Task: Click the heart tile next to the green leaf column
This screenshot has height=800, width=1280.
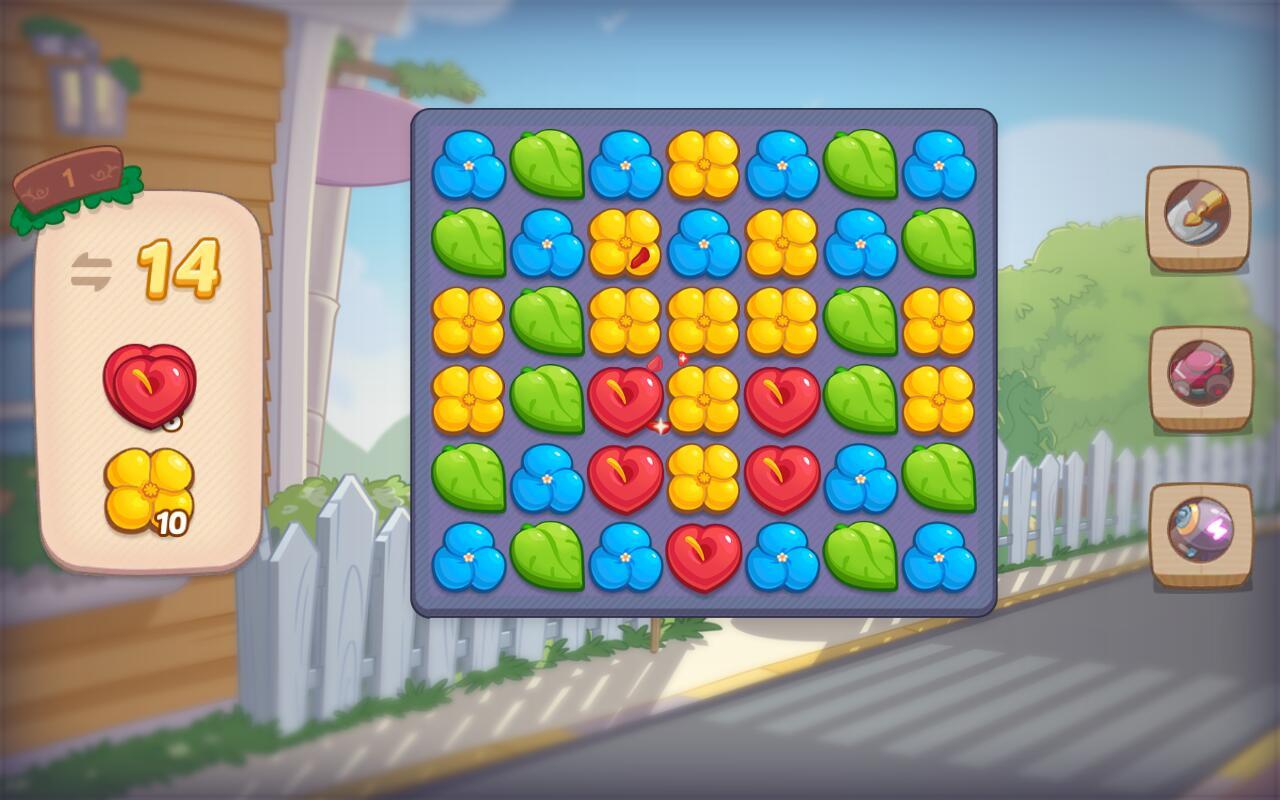Action: [x=783, y=399]
